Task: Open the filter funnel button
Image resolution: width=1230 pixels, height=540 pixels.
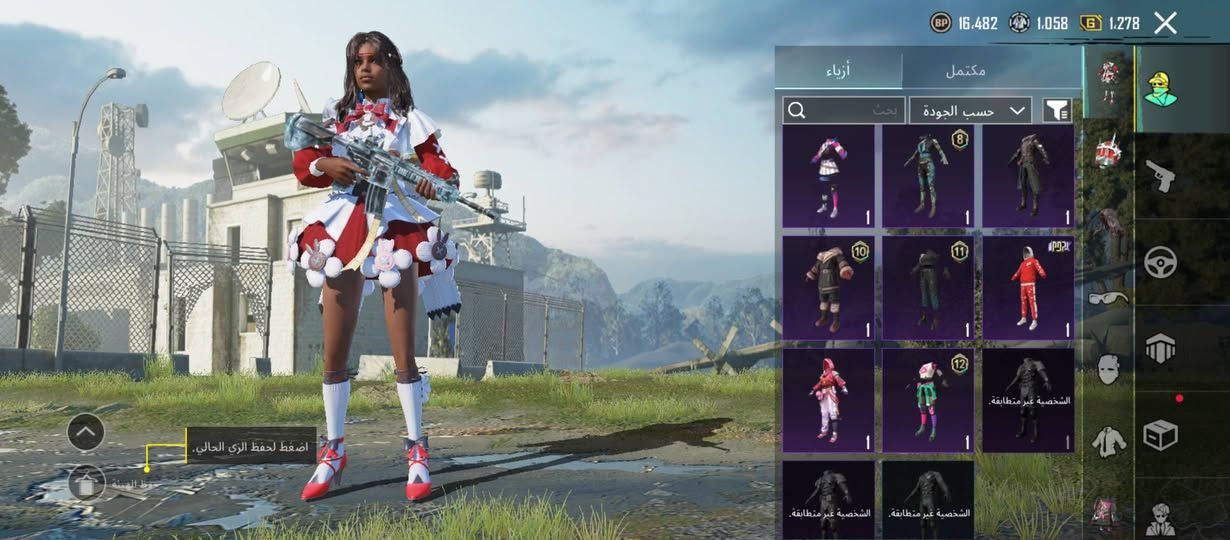Action: pos(1056,110)
